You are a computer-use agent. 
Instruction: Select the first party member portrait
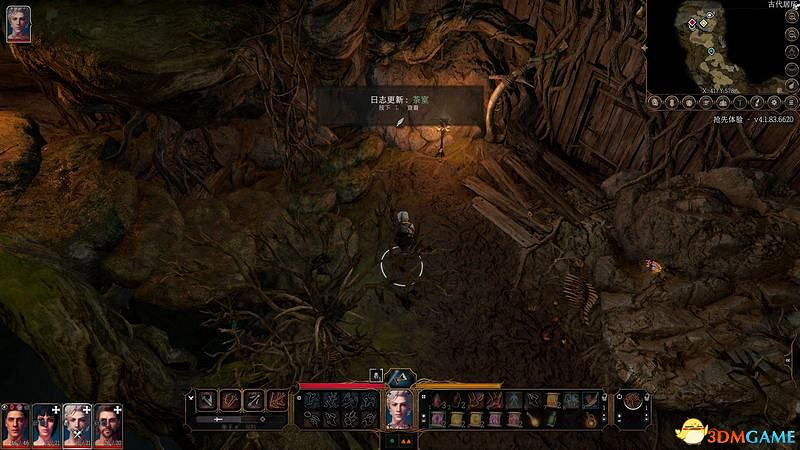pyautogui.click(x=16, y=423)
